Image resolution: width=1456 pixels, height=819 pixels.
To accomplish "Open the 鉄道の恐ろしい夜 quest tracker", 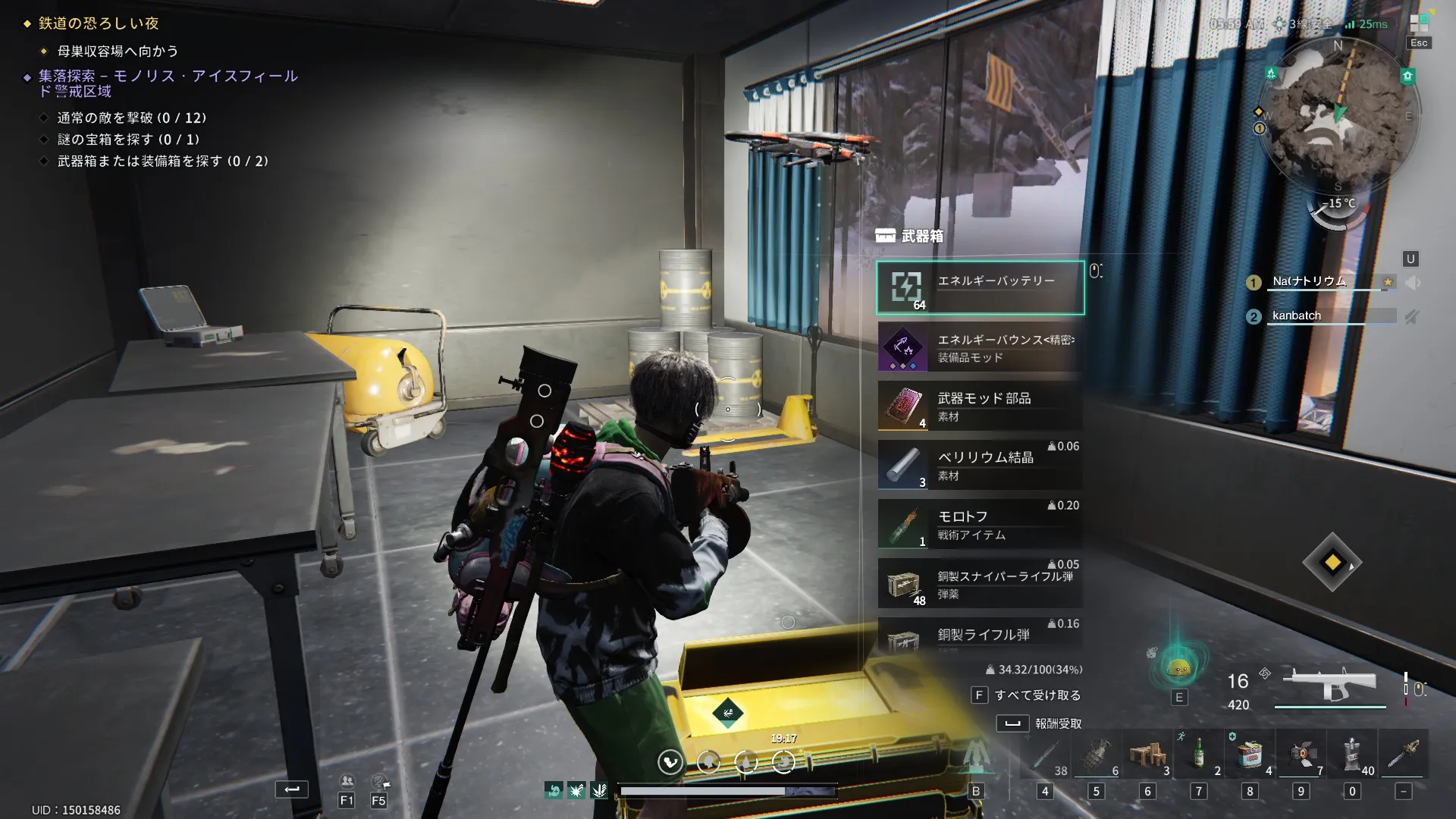I will pyautogui.click(x=99, y=24).
